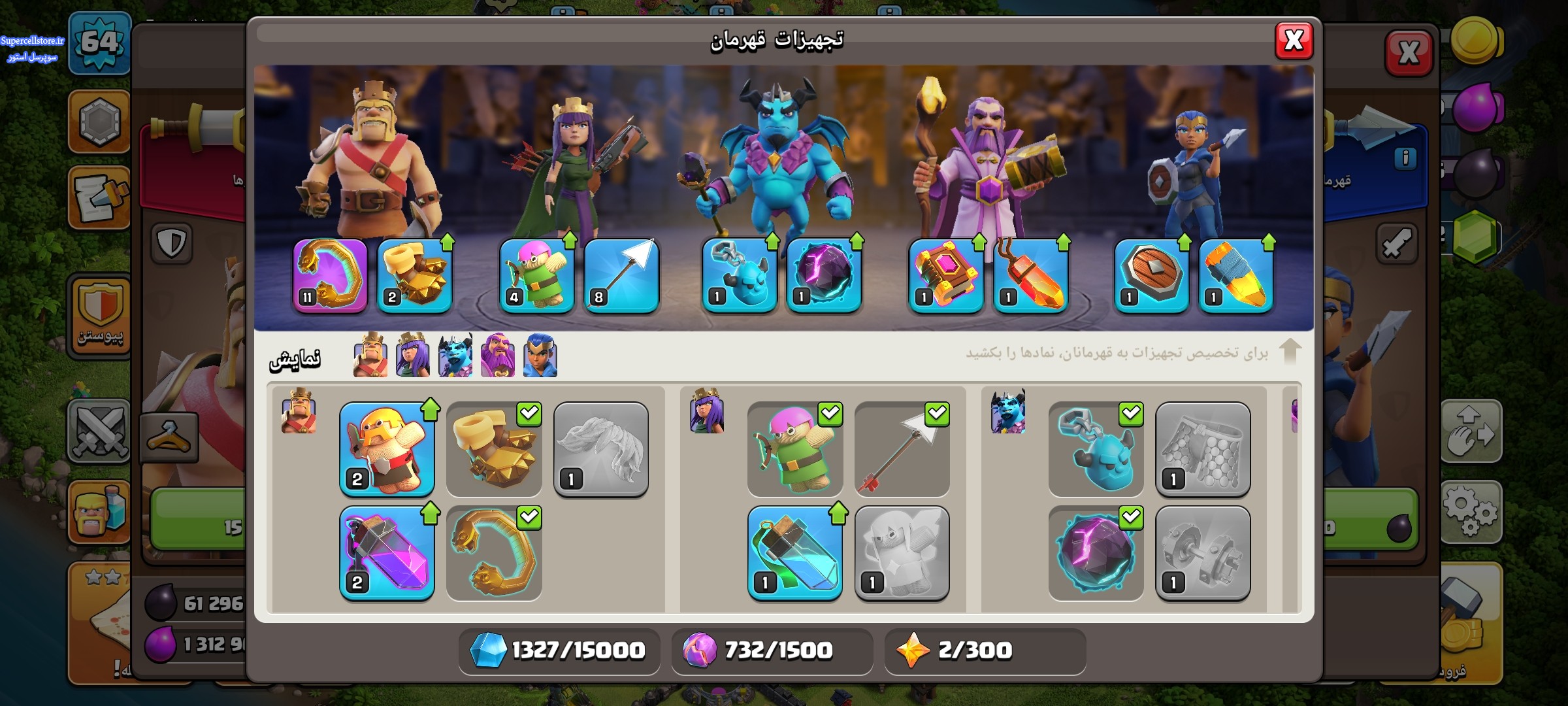Close the background heroes panel
This screenshot has width=1568, height=706.
1409,52
